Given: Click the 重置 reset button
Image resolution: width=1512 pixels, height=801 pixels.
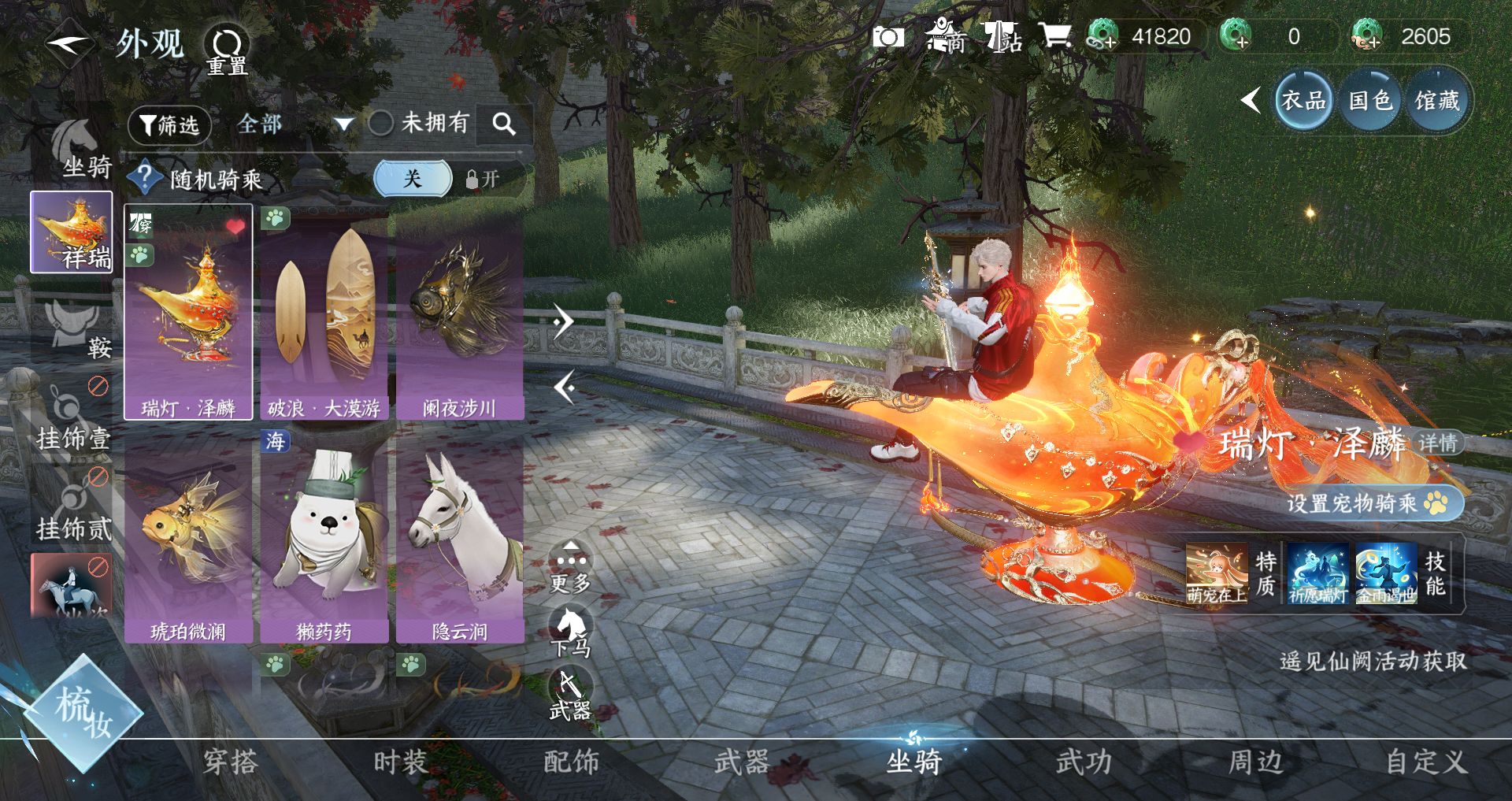Looking at the screenshot, I should pyautogui.click(x=227, y=50).
